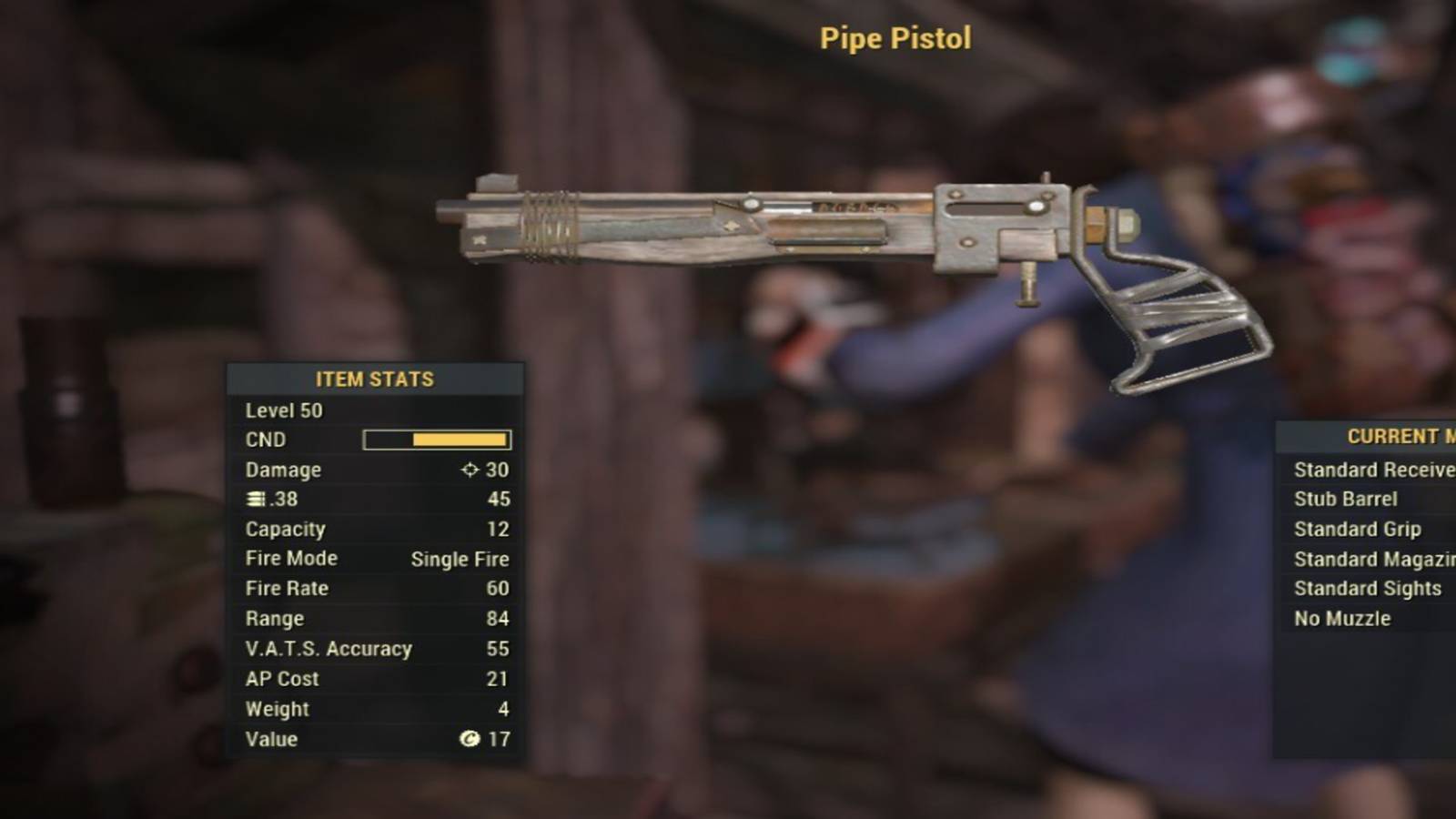
Task: Select the Standard Grip mod entry
Action: tap(1358, 529)
